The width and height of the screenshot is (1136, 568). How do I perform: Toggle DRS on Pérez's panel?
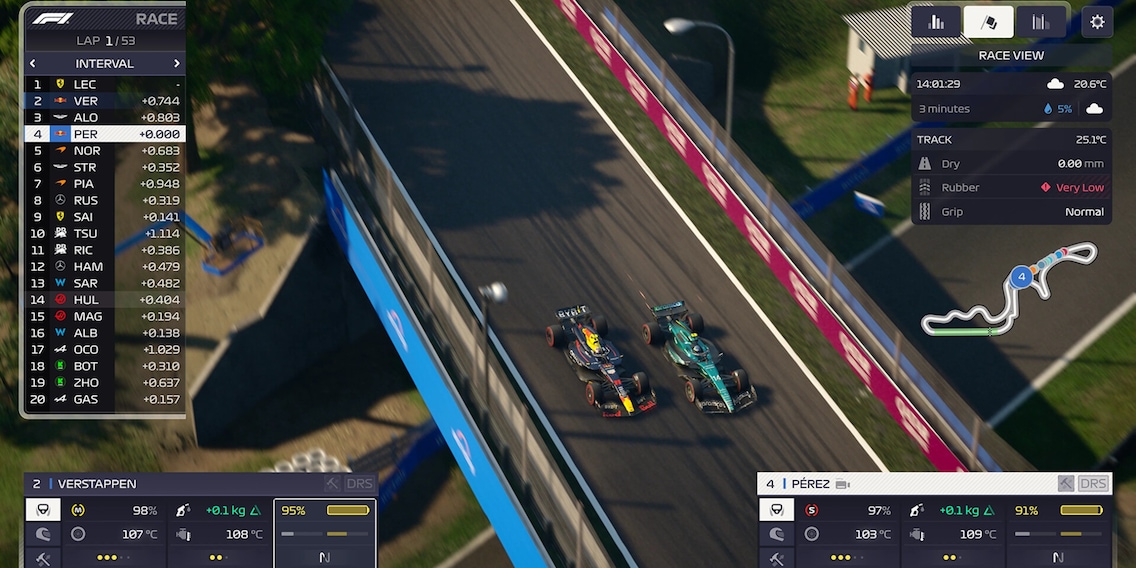(x=1093, y=484)
